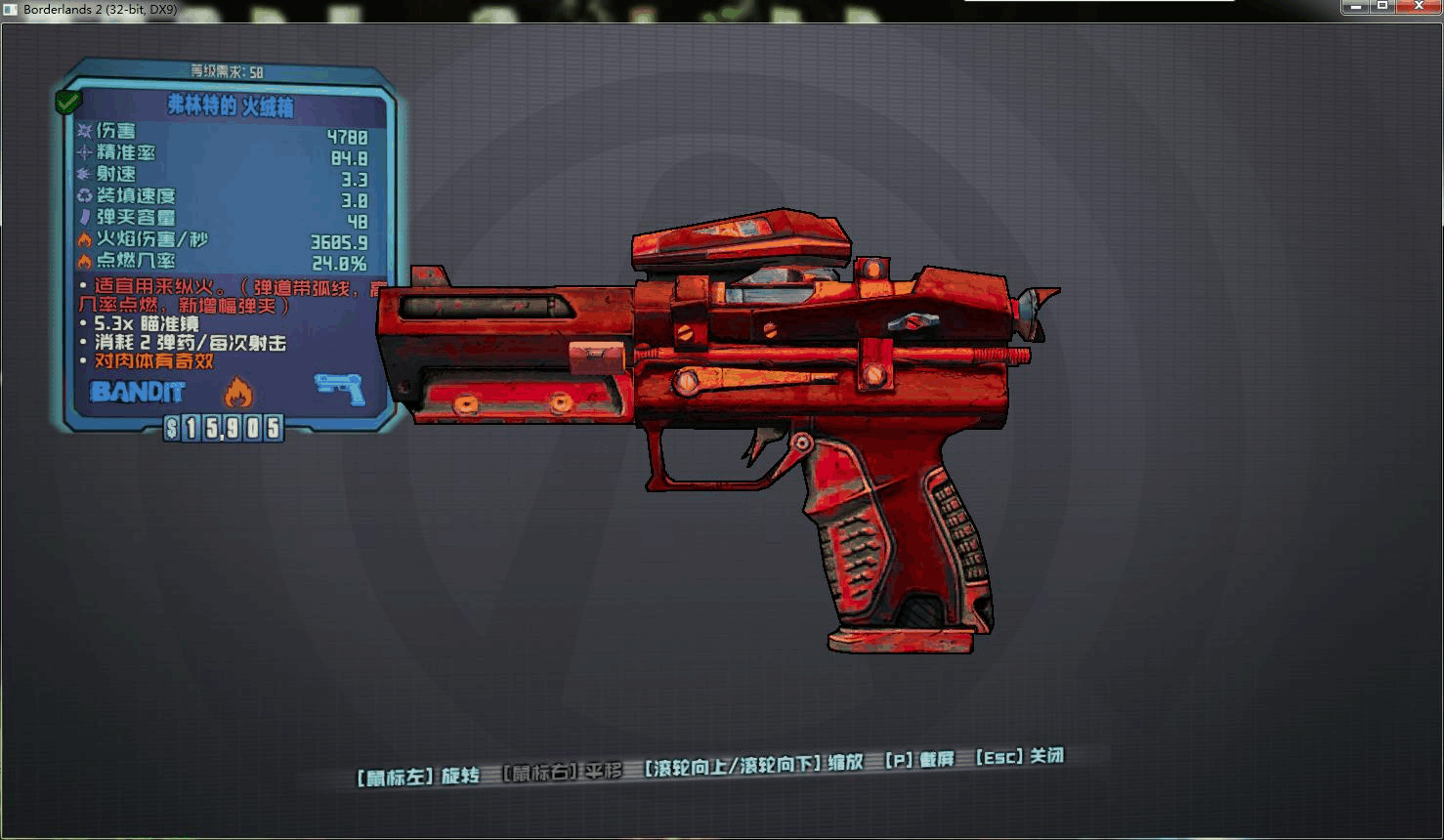
Task: Select the accuracy crosshair icon beside 精准率
Action: point(86,152)
